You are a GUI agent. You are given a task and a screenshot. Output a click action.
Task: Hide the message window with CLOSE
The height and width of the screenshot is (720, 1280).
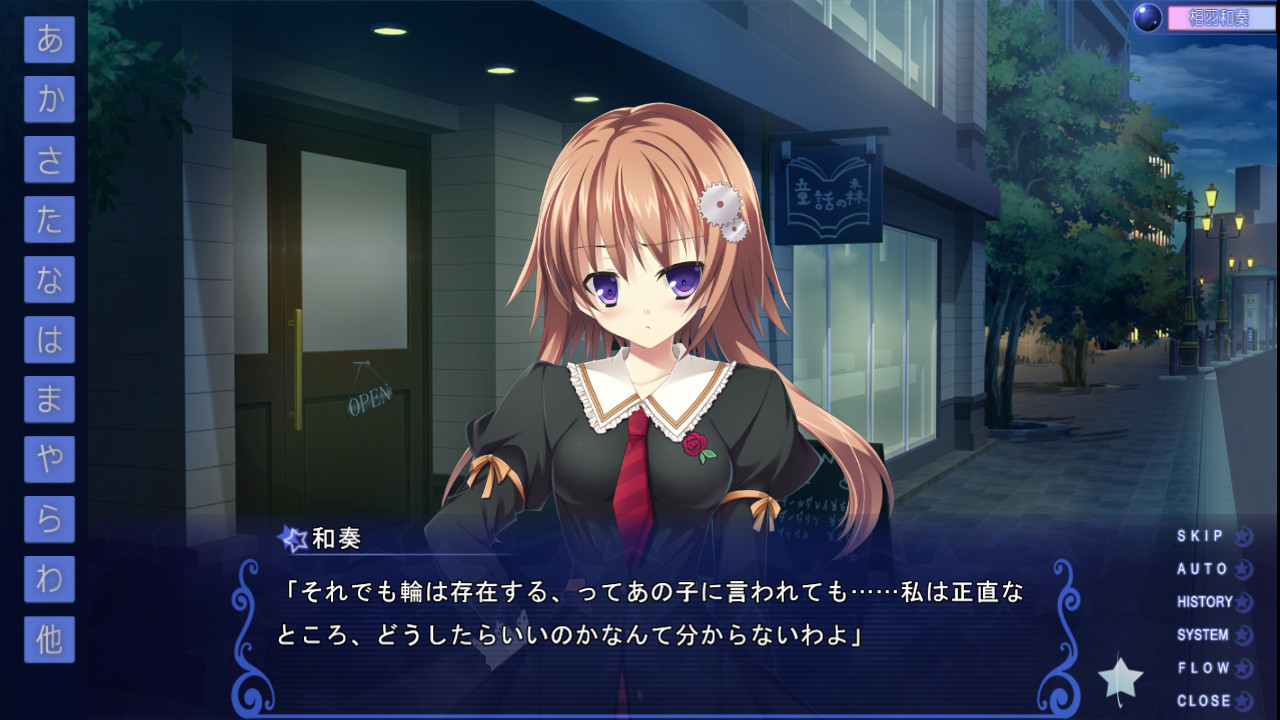pos(1206,702)
